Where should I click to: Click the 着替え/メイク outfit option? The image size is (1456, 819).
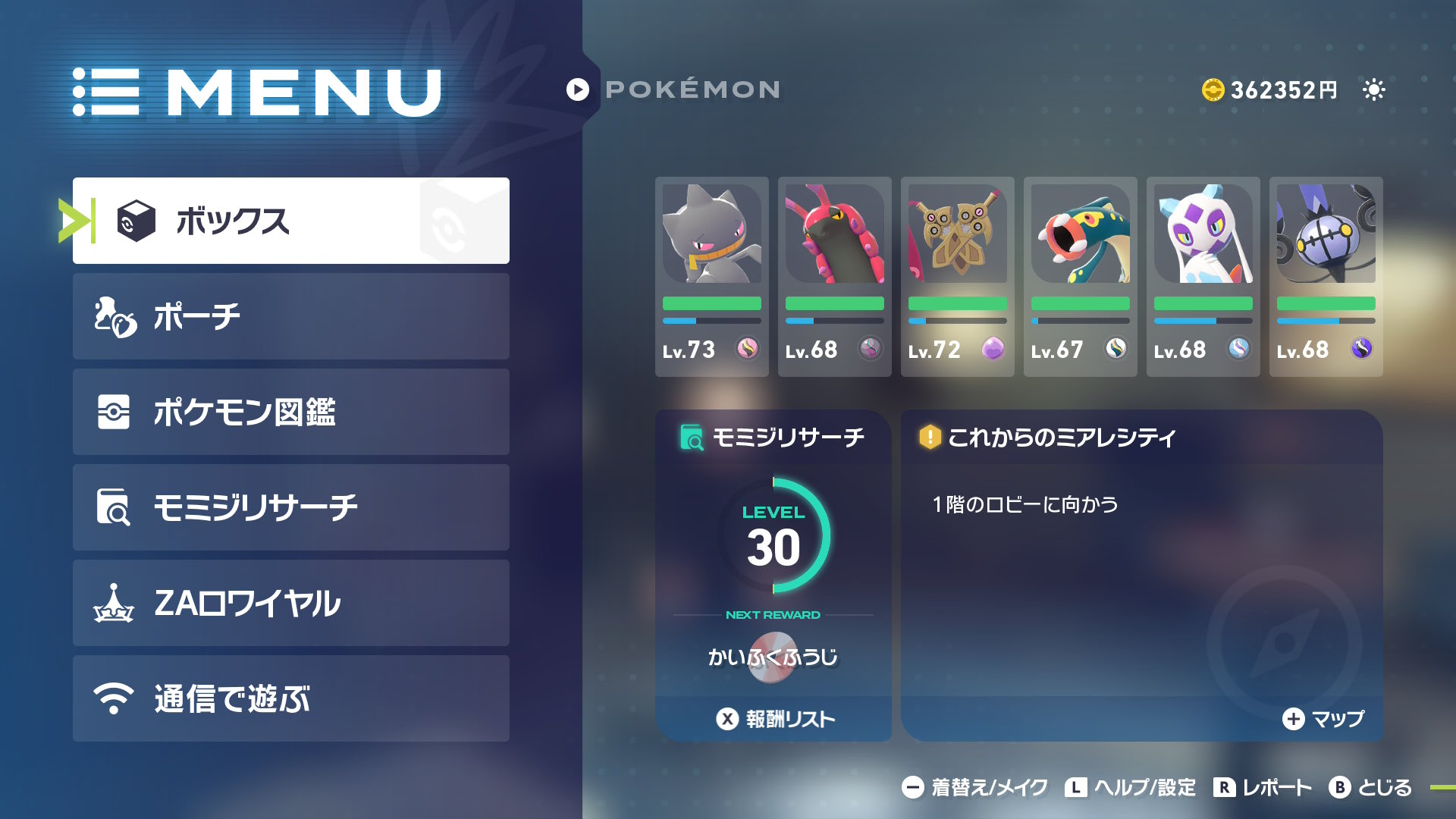(975, 788)
